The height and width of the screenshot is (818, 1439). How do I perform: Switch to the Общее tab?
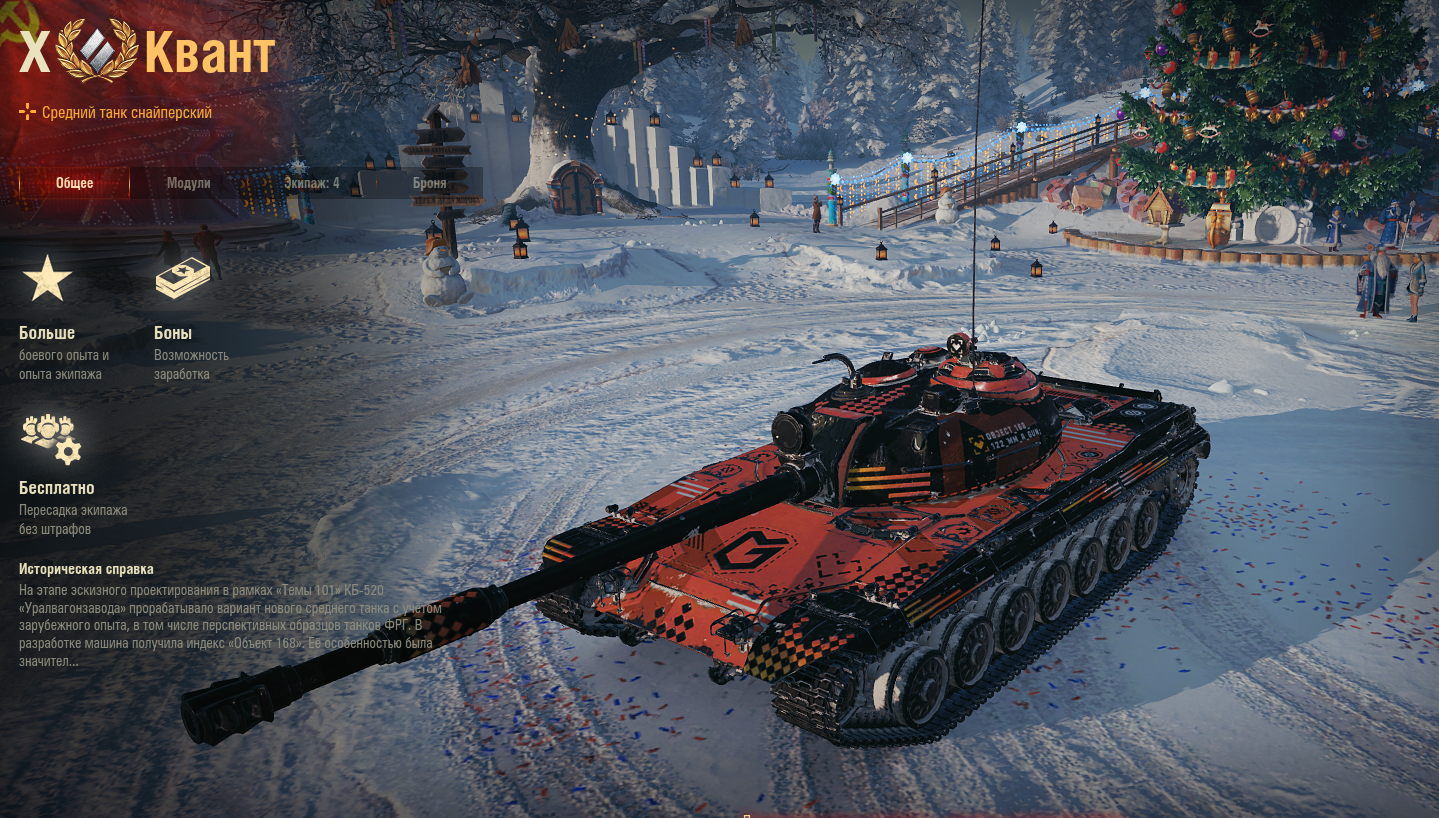tap(75, 183)
